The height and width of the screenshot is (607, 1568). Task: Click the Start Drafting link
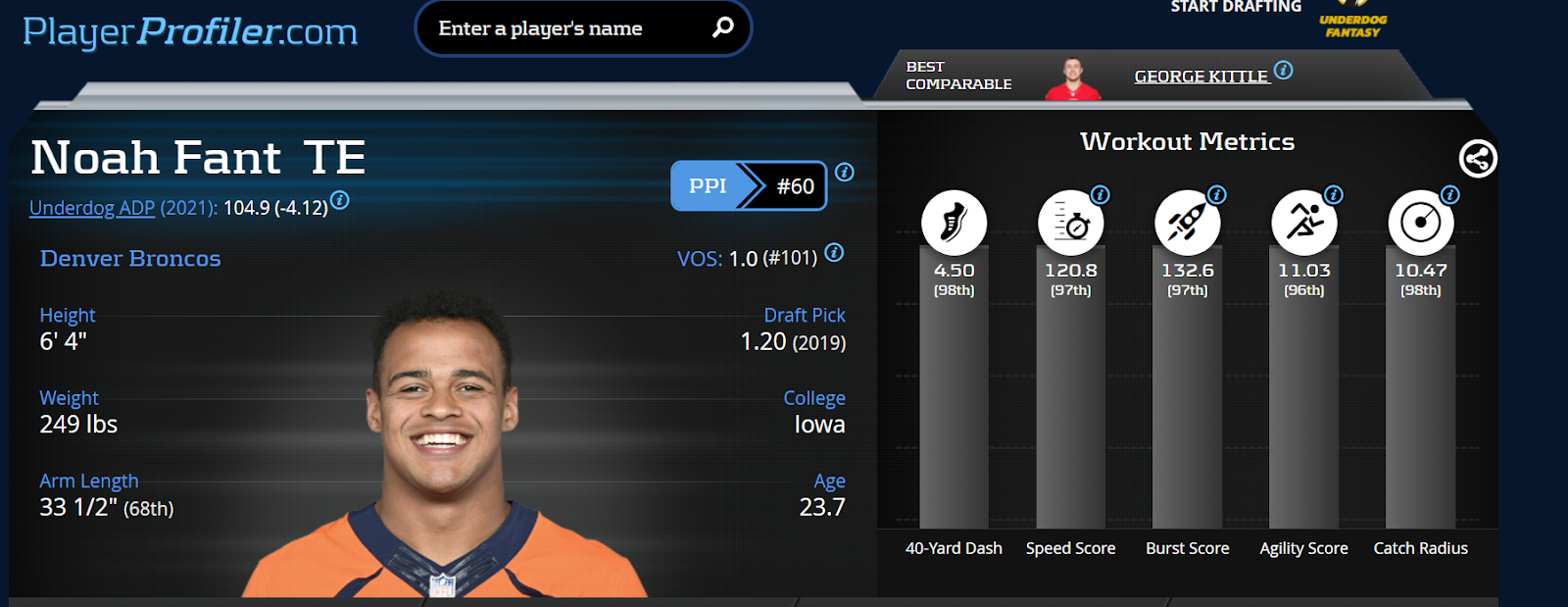coord(1236,8)
